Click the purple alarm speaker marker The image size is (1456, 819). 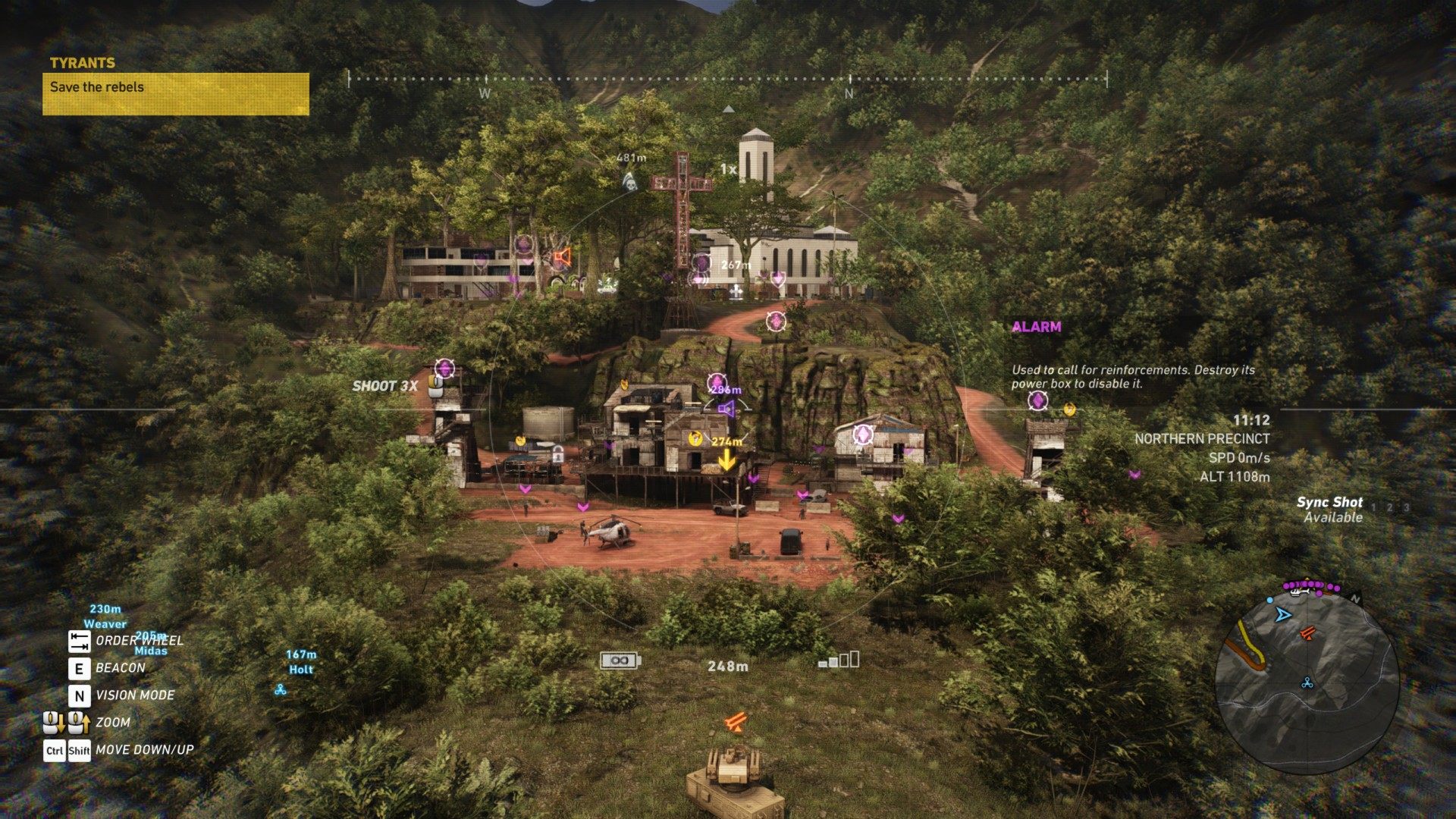[726, 410]
